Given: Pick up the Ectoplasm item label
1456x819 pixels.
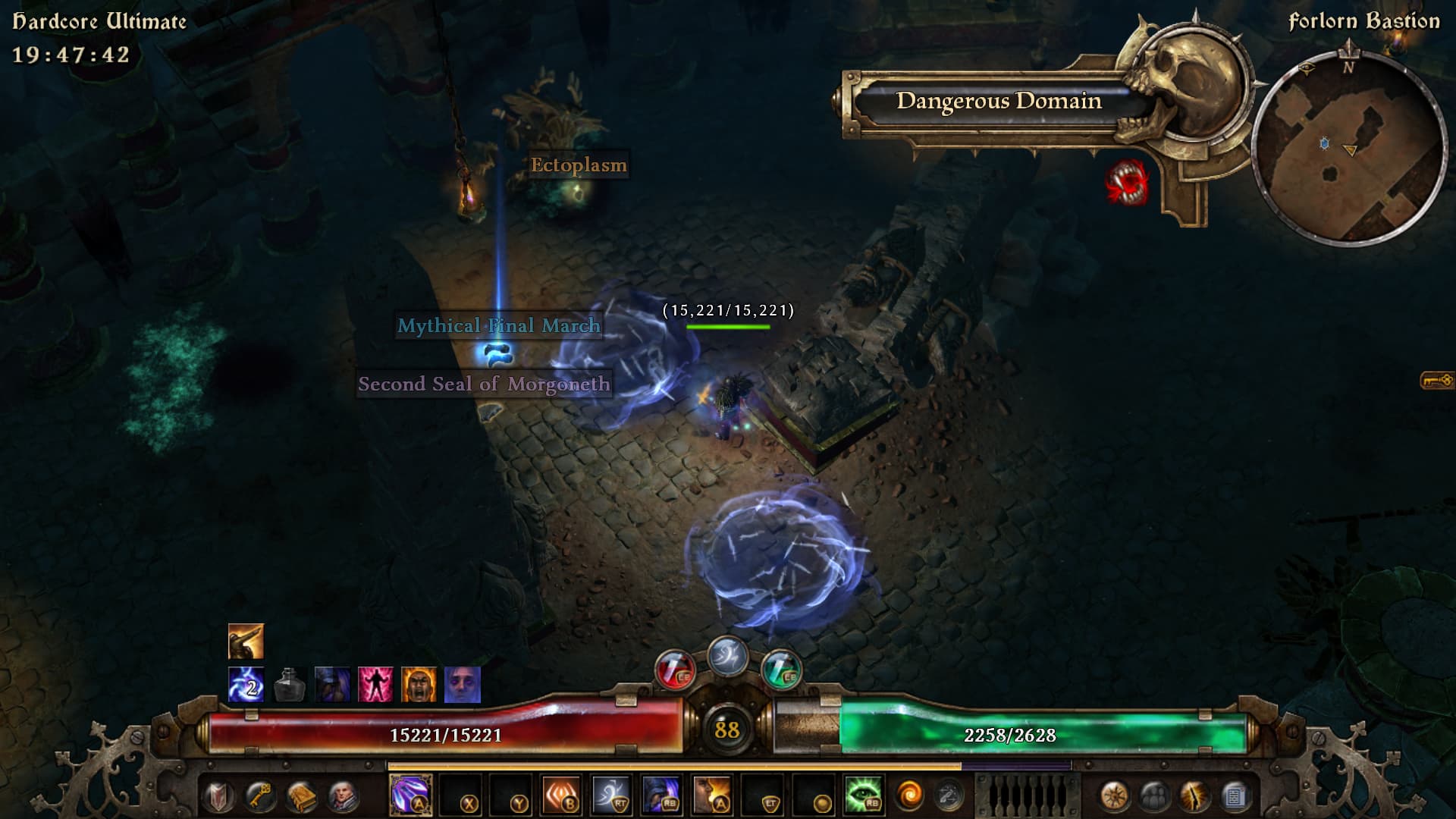Looking at the screenshot, I should [x=579, y=165].
